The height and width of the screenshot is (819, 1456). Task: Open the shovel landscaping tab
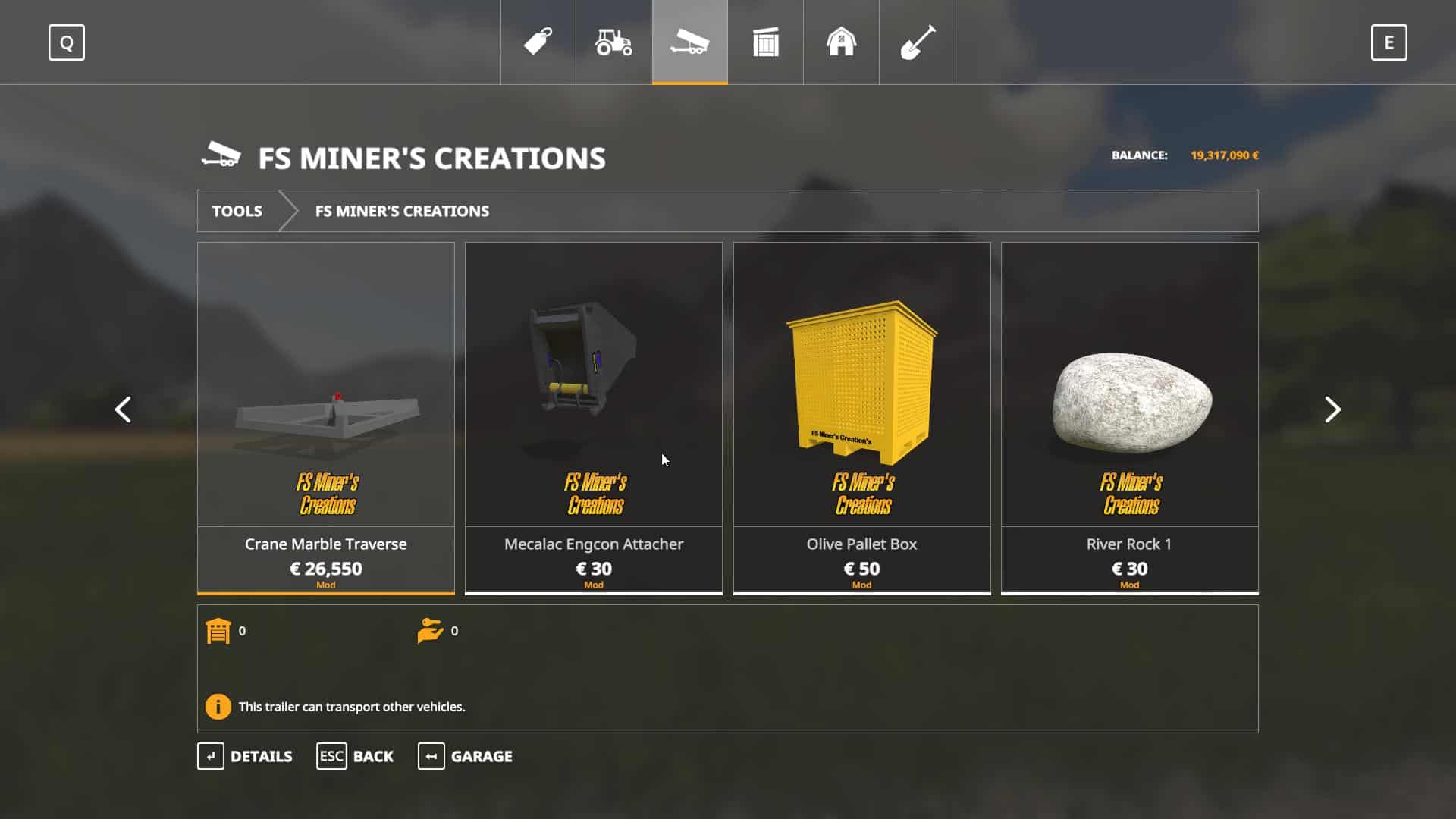917,42
